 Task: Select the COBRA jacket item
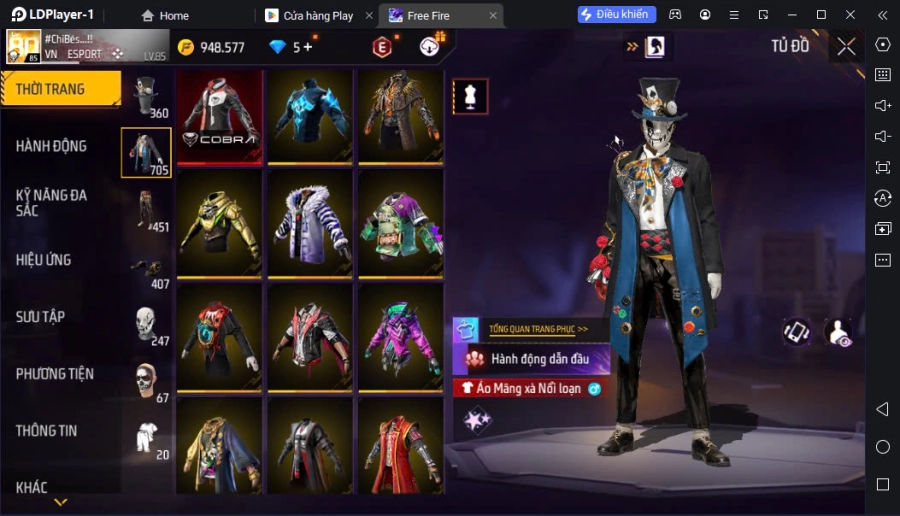[x=219, y=116]
